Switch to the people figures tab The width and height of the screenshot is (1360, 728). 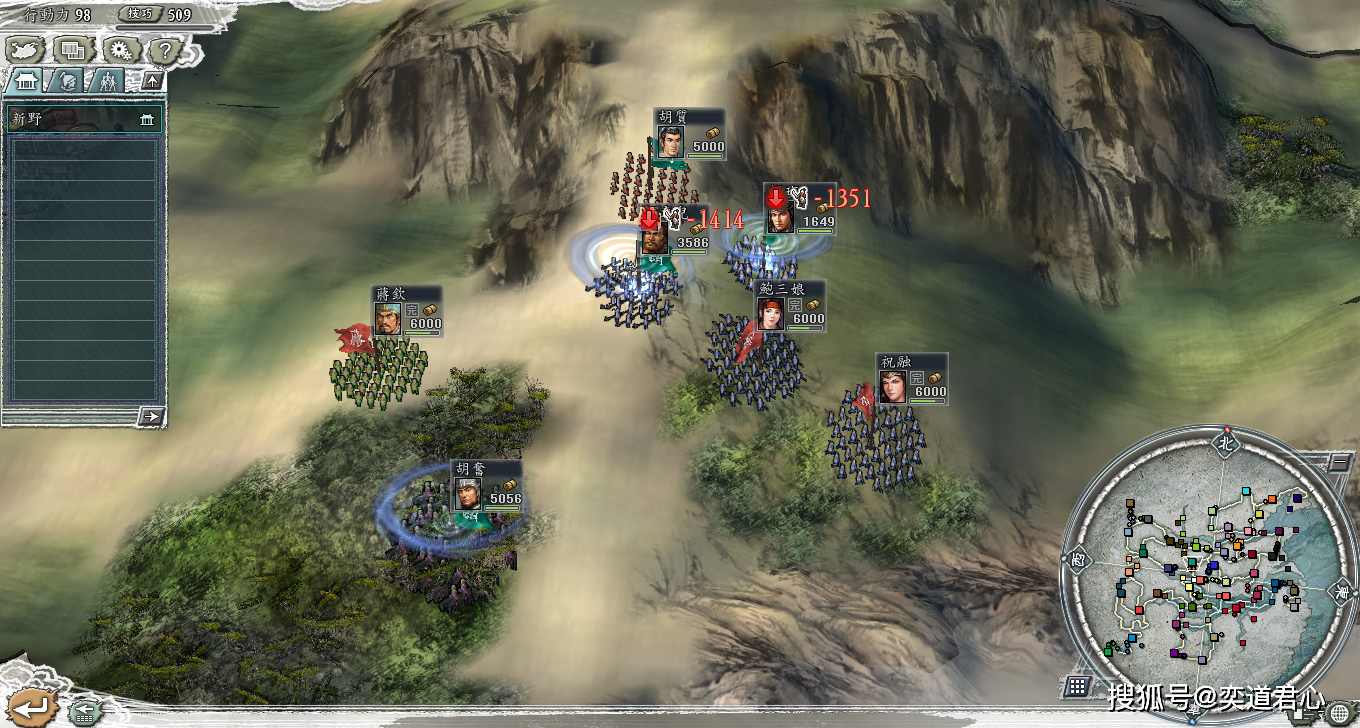click(107, 82)
